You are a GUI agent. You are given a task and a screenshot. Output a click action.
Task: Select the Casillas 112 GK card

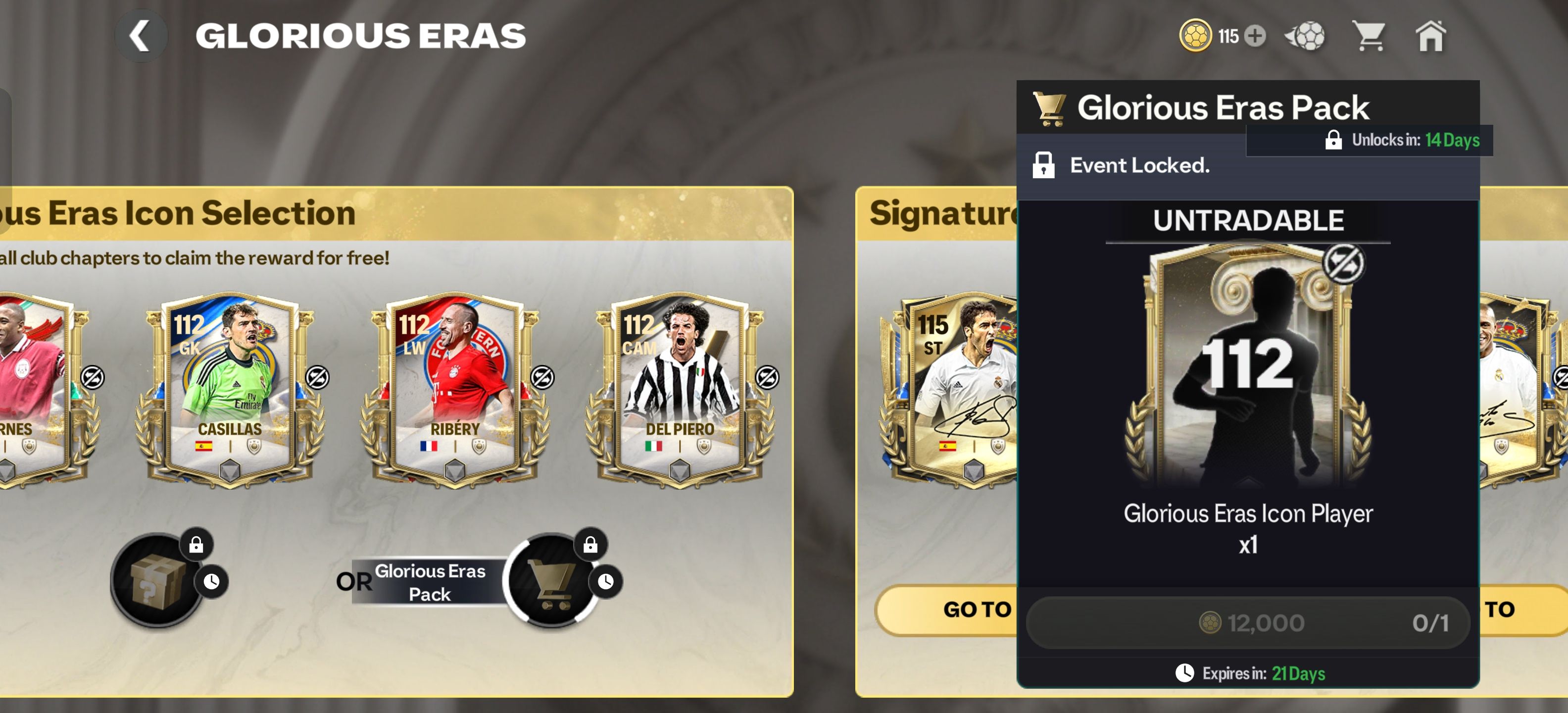click(230, 390)
